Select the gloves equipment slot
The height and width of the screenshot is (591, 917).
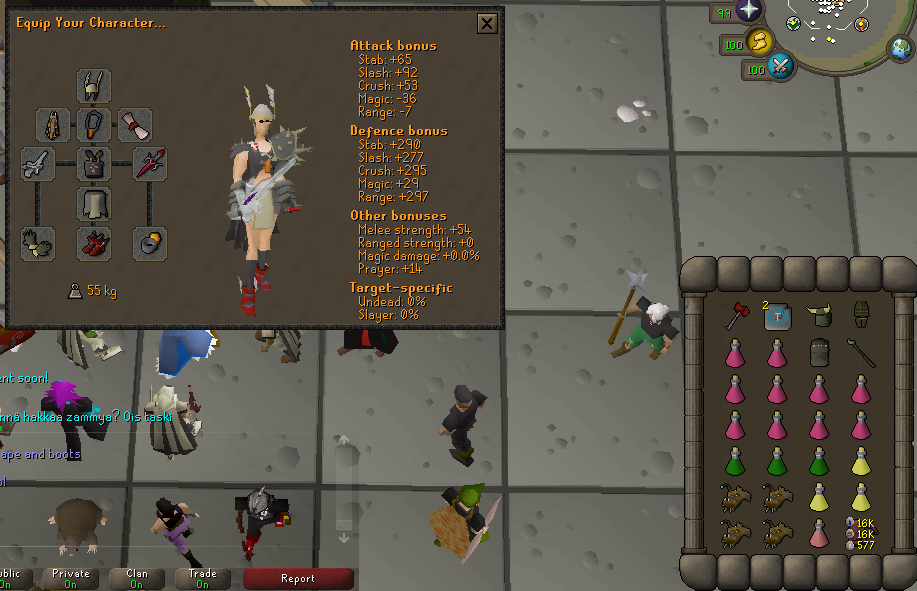point(38,243)
